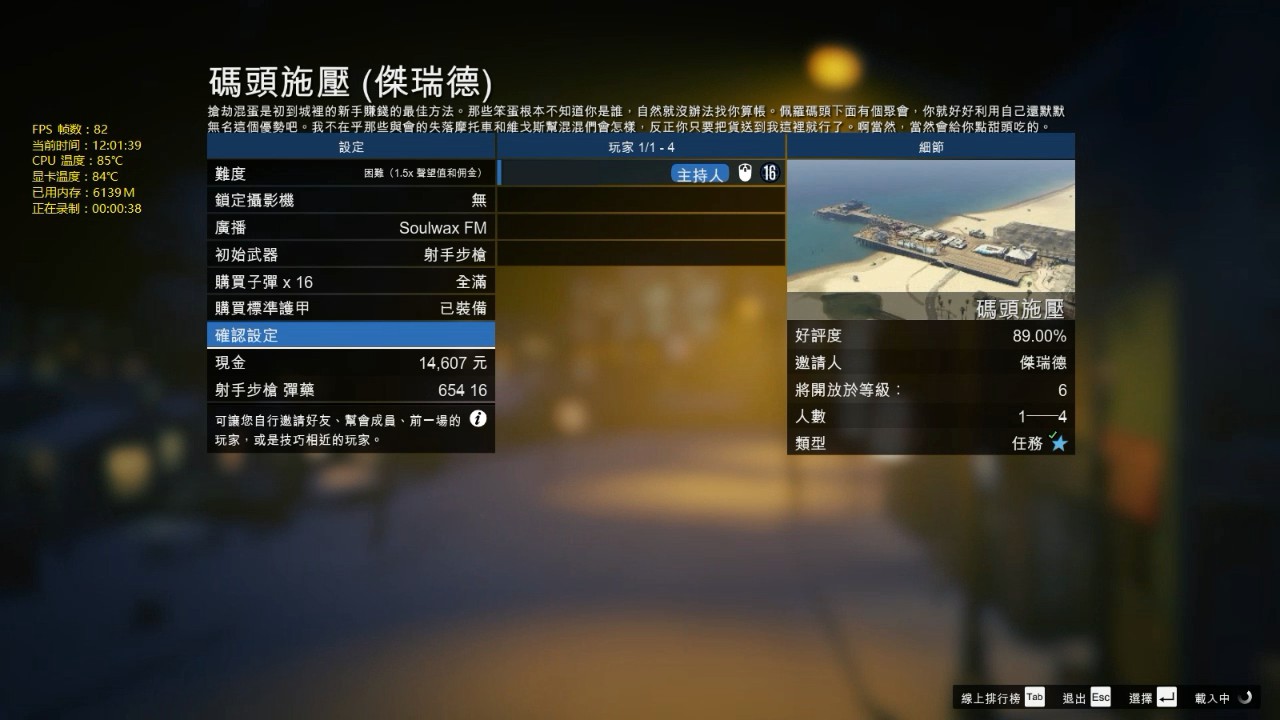
Task: Click the mouse input device icon beside 主持人
Action: (744, 173)
